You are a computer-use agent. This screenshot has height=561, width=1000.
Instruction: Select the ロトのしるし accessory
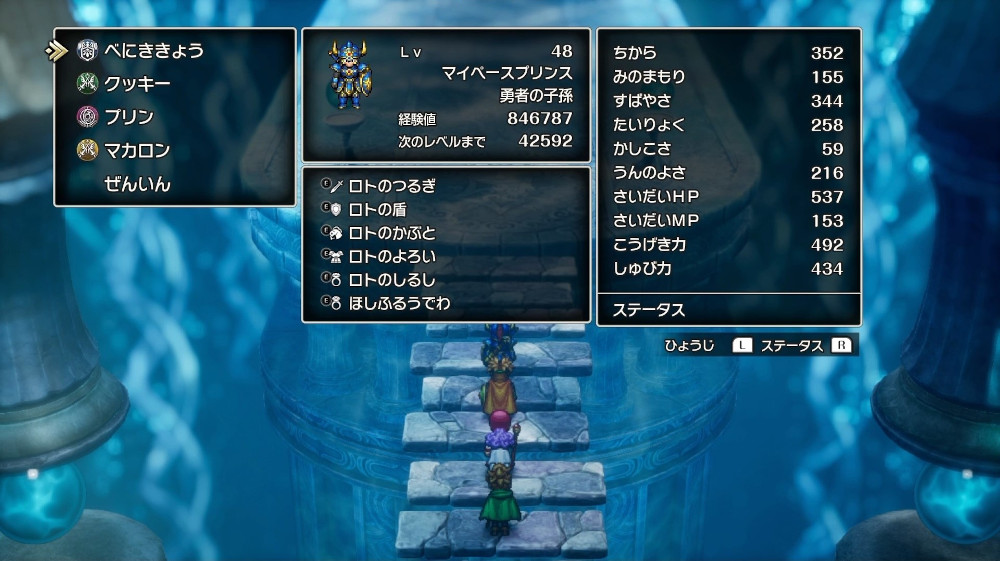(392, 279)
